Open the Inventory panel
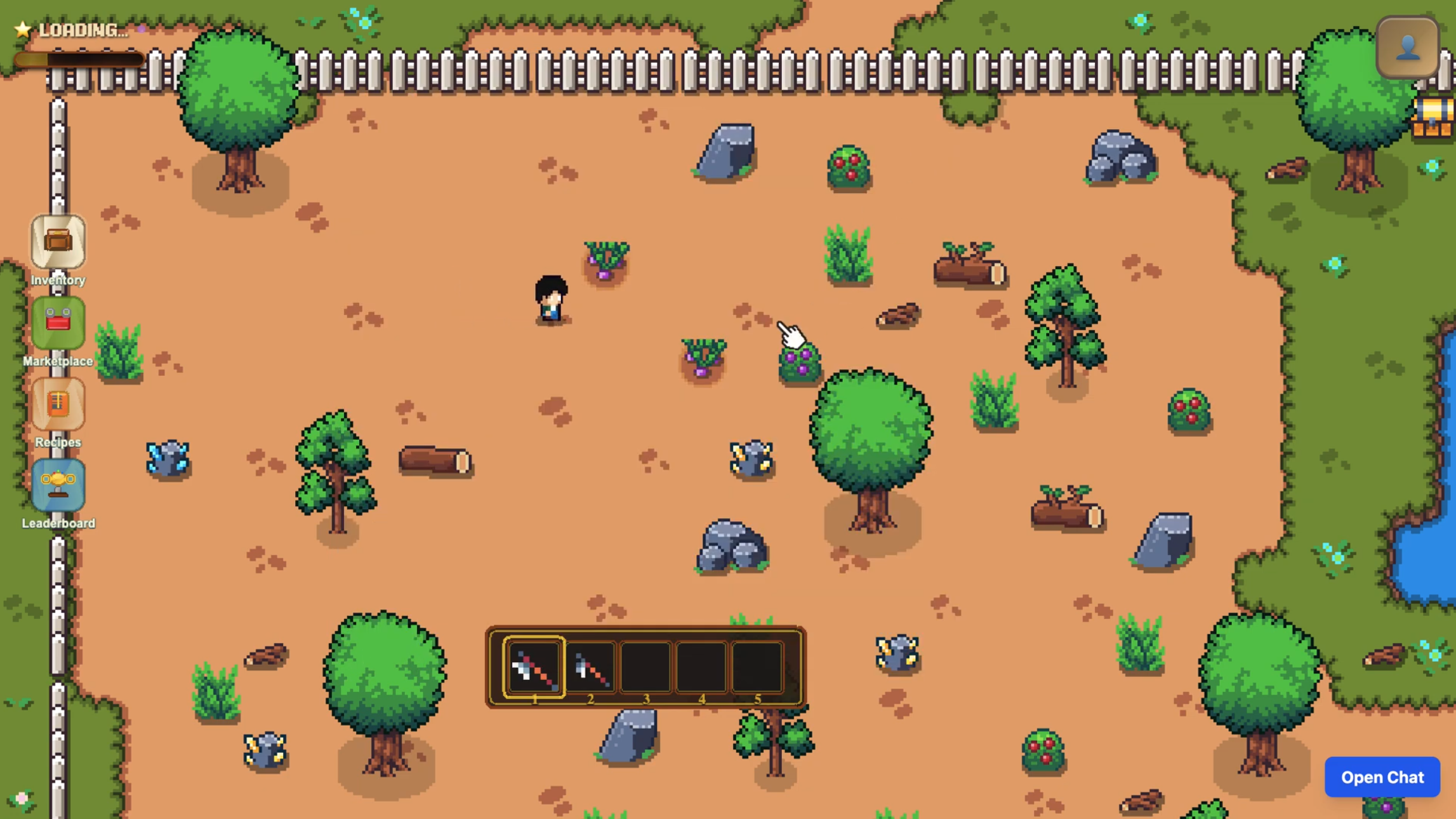1456x819 pixels. tap(58, 242)
